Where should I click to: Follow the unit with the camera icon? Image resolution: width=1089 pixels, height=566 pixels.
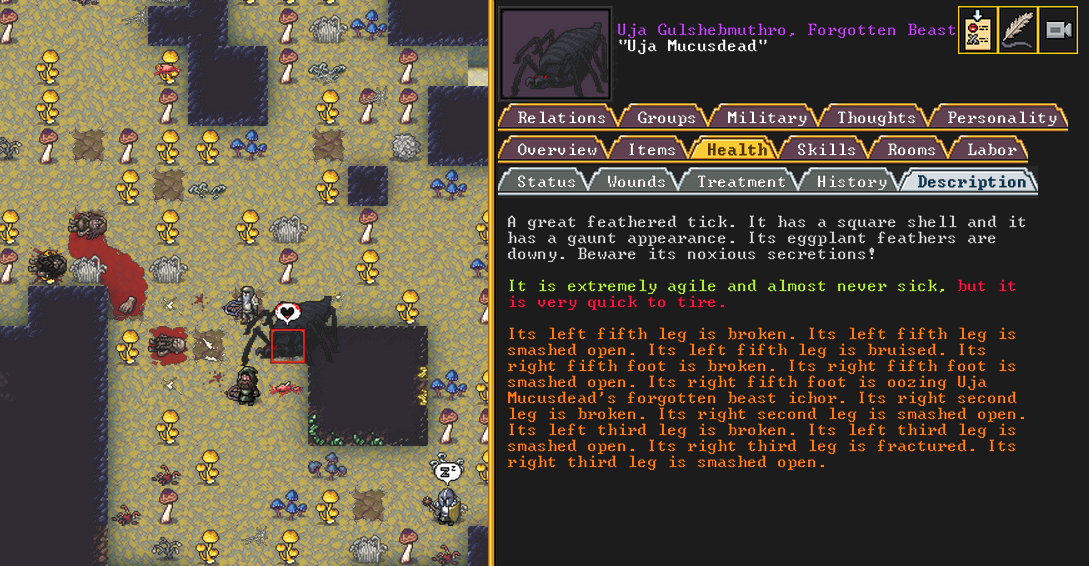pos(1057,30)
